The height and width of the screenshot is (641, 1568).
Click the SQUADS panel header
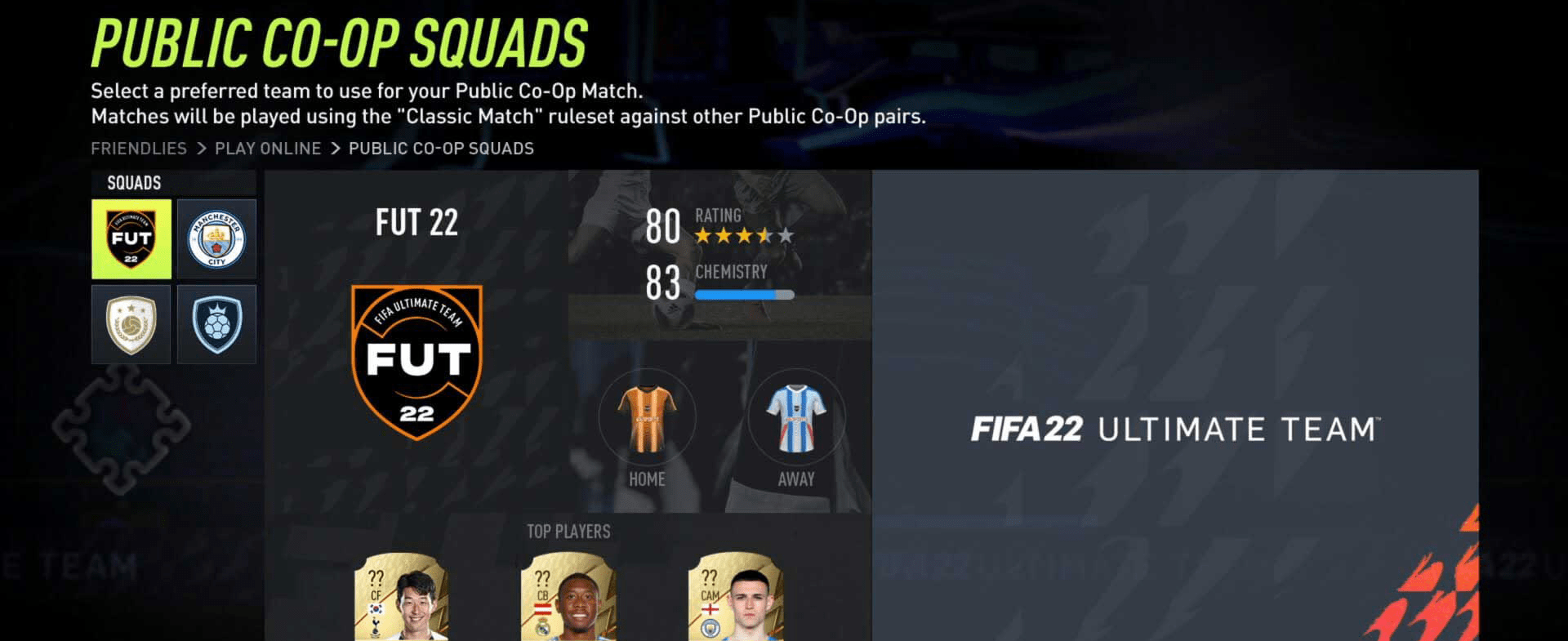133,183
